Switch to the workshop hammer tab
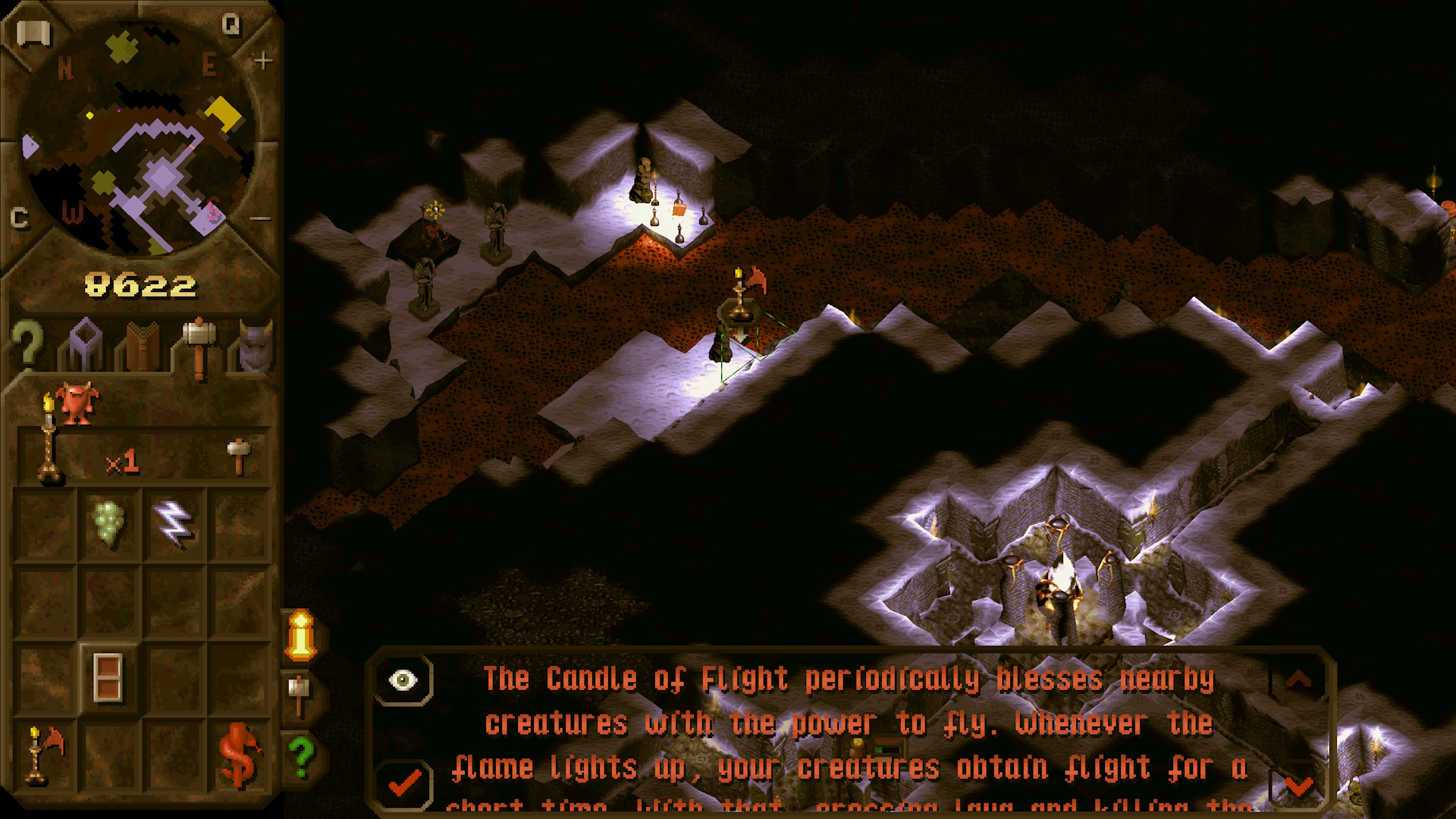Image resolution: width=1456 pixels, height=819 pixels. click(x=199, y=347)
